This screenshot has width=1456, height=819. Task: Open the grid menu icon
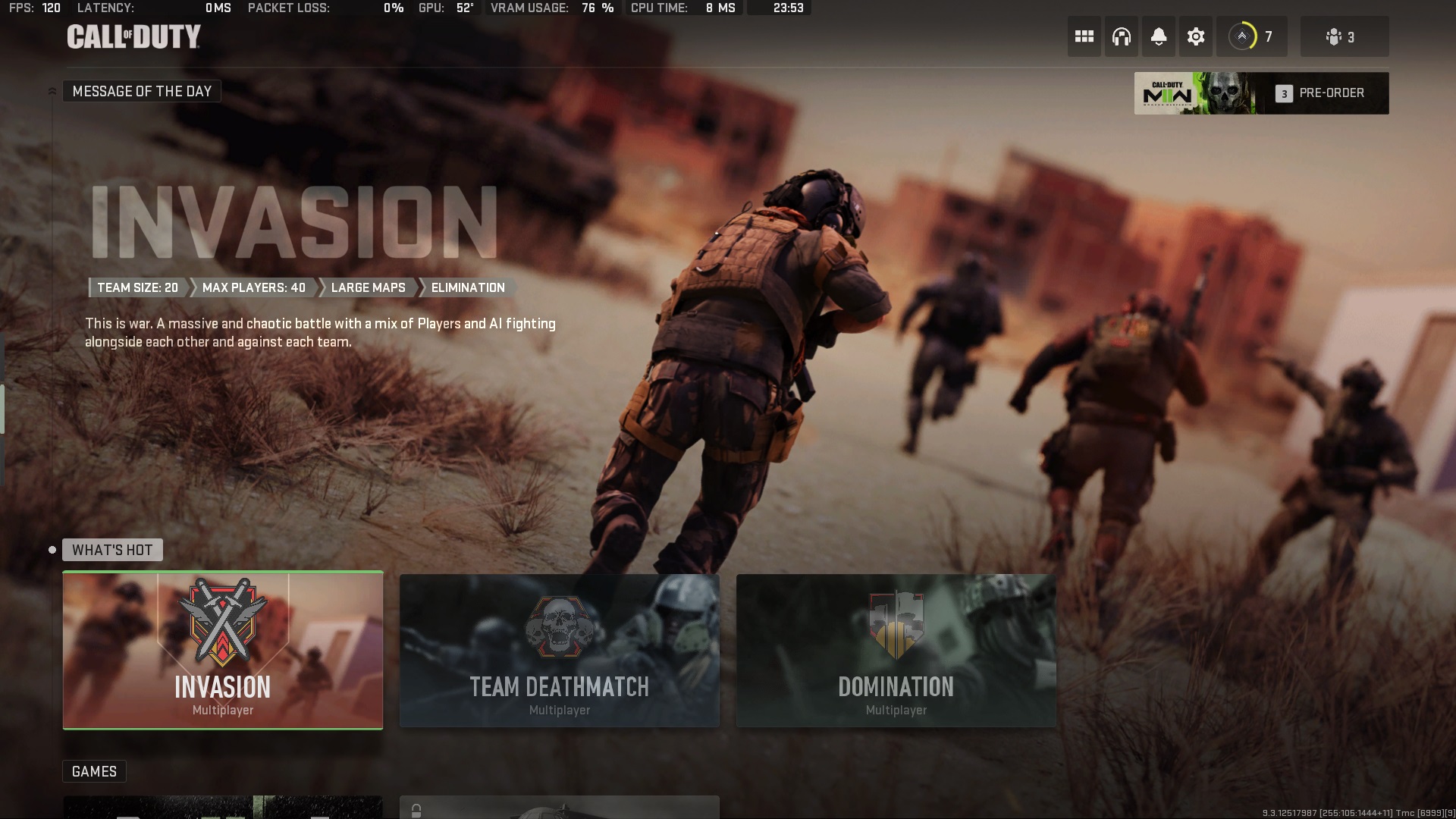1084,36
